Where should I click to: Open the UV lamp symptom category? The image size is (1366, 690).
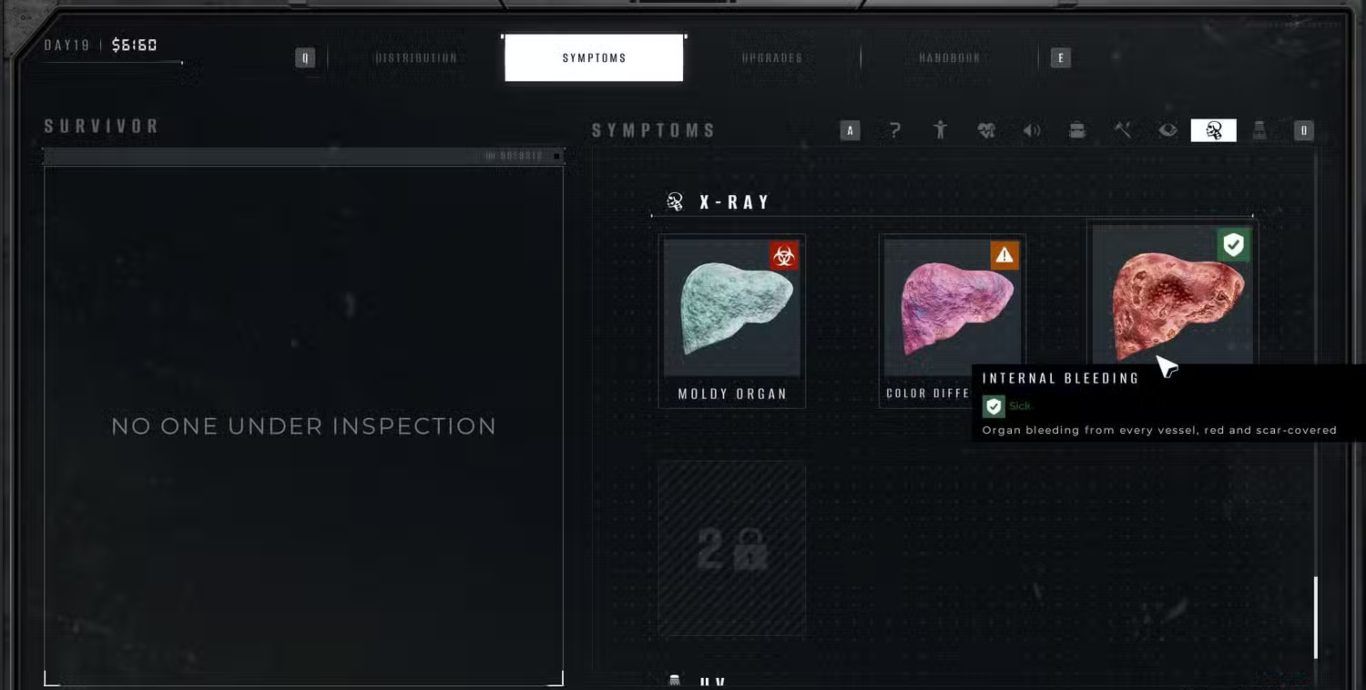1259,130
